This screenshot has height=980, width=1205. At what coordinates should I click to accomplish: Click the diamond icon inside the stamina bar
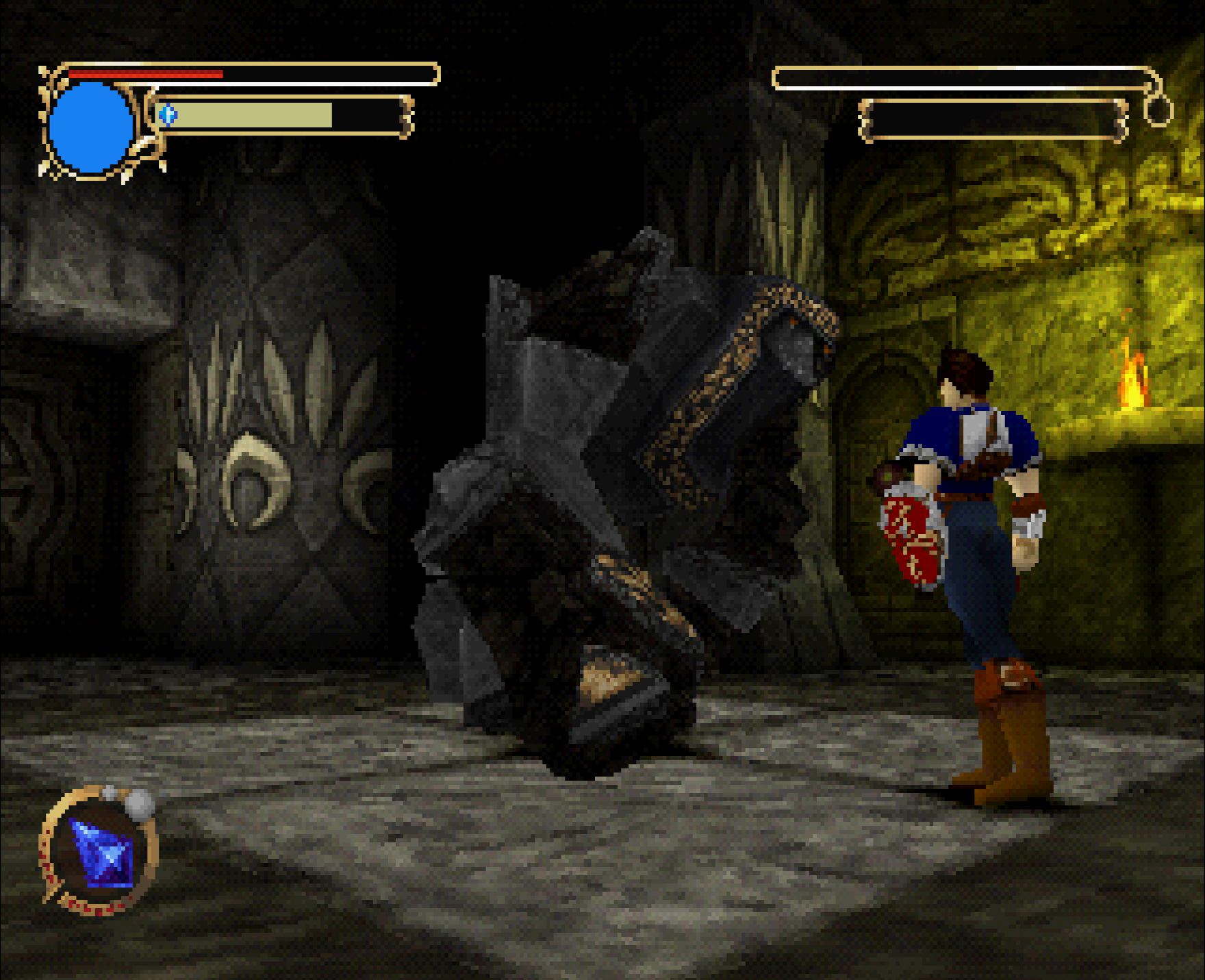coord(168,114)
